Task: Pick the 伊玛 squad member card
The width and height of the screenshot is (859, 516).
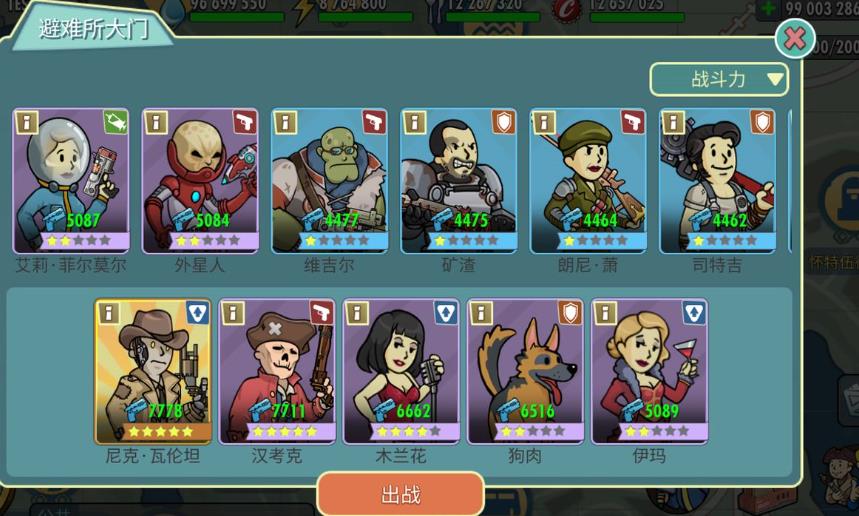Action: click(649, 371)
